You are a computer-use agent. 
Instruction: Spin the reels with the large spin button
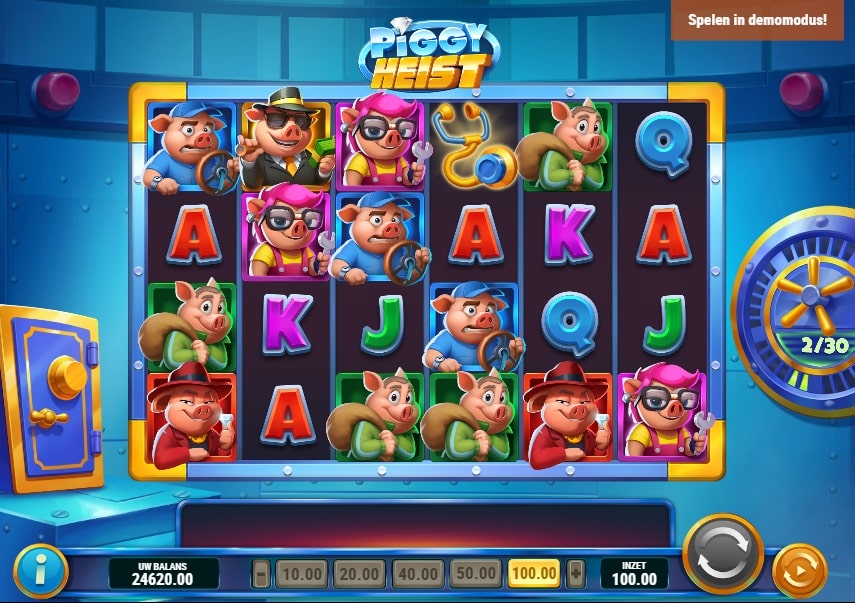point(722,555)
